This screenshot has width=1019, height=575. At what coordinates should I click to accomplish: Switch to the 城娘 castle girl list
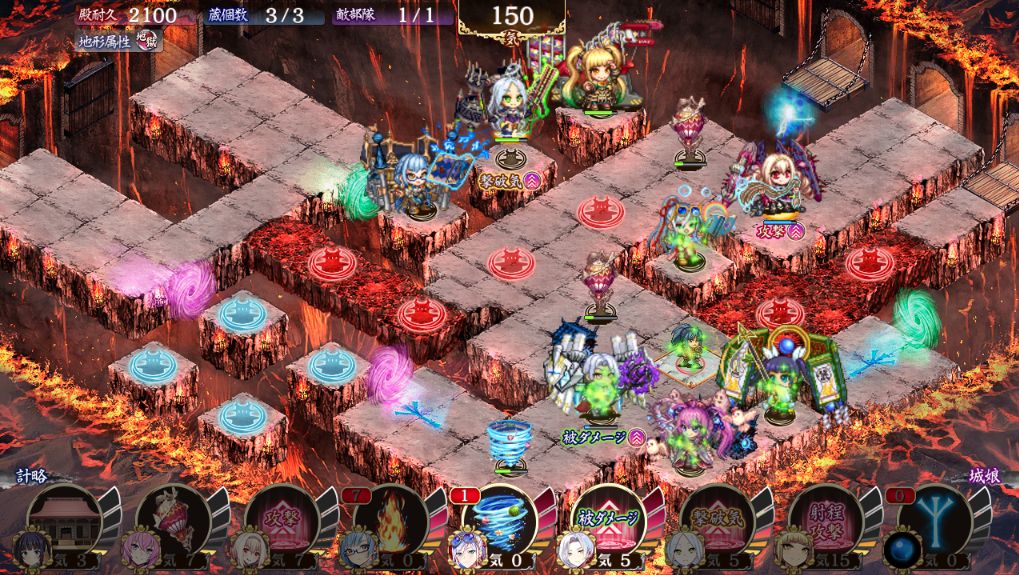(x=986, y=477)
